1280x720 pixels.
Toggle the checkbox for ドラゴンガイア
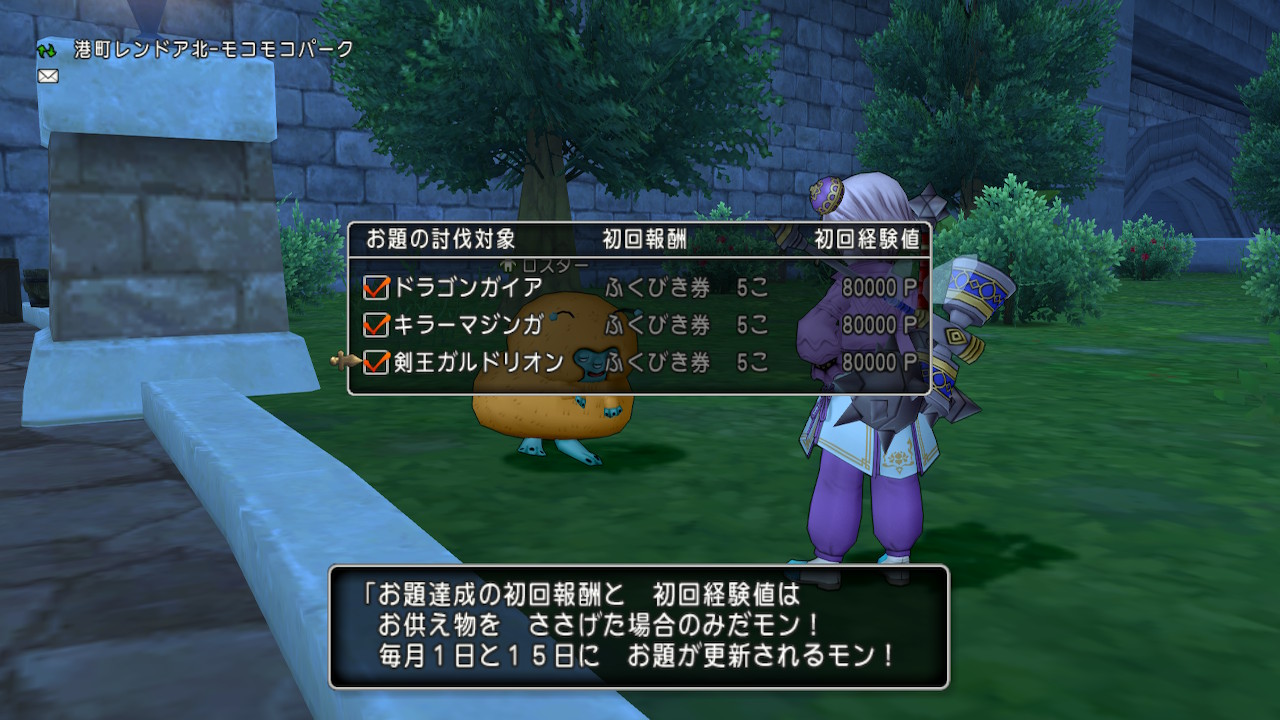(x=374, y=287)
